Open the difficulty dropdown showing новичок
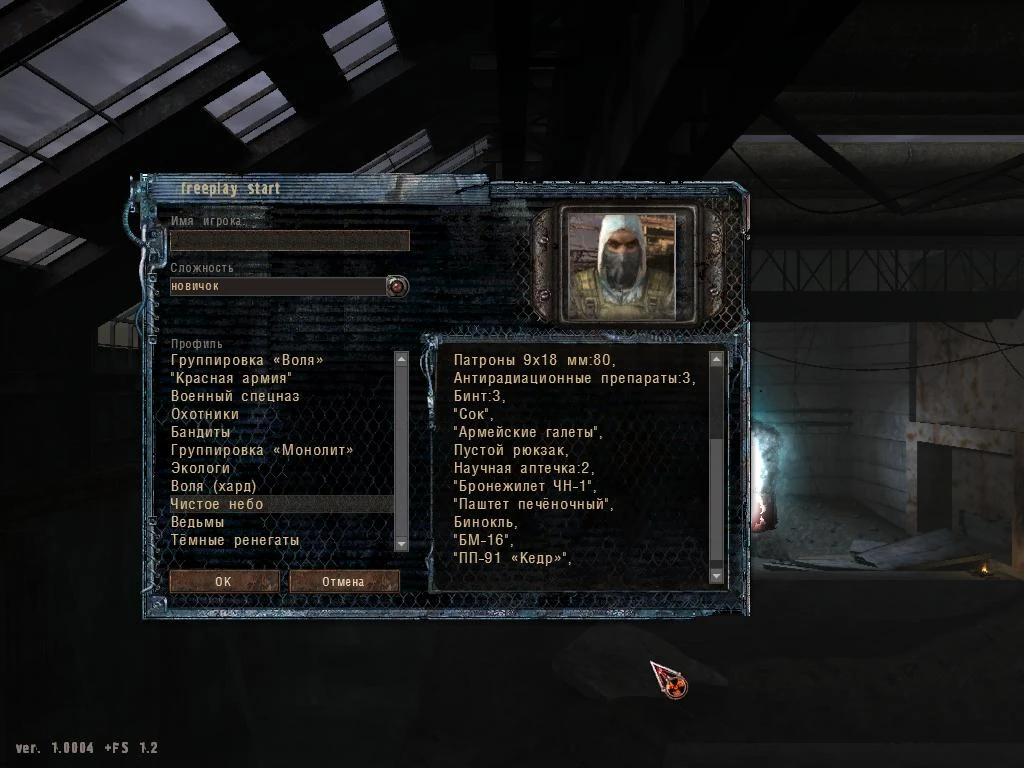Viewport: 1024px width, 768px height. (x=398, y=287)
